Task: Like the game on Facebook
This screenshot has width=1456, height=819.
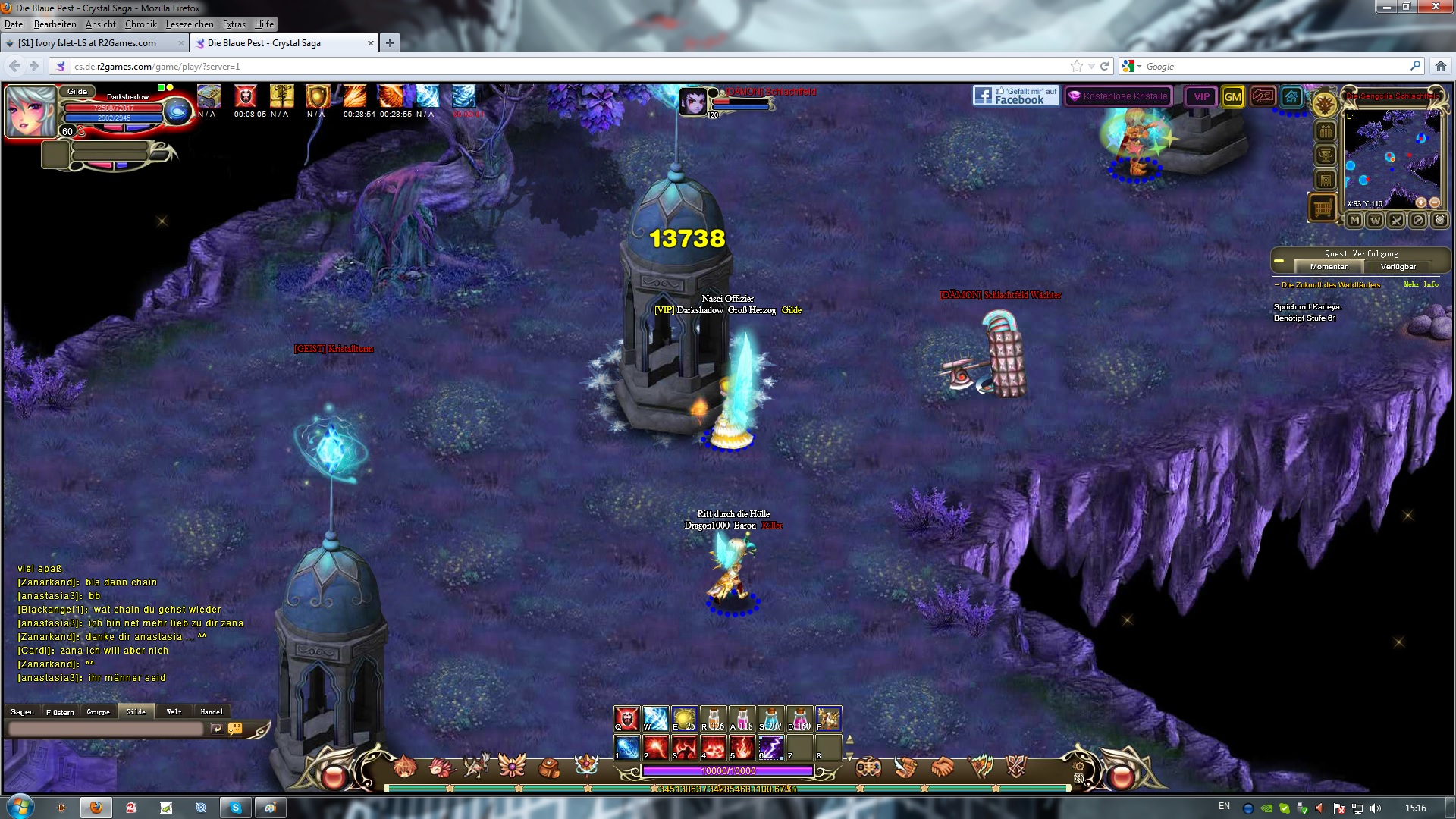Action: tap(1016, 96)
